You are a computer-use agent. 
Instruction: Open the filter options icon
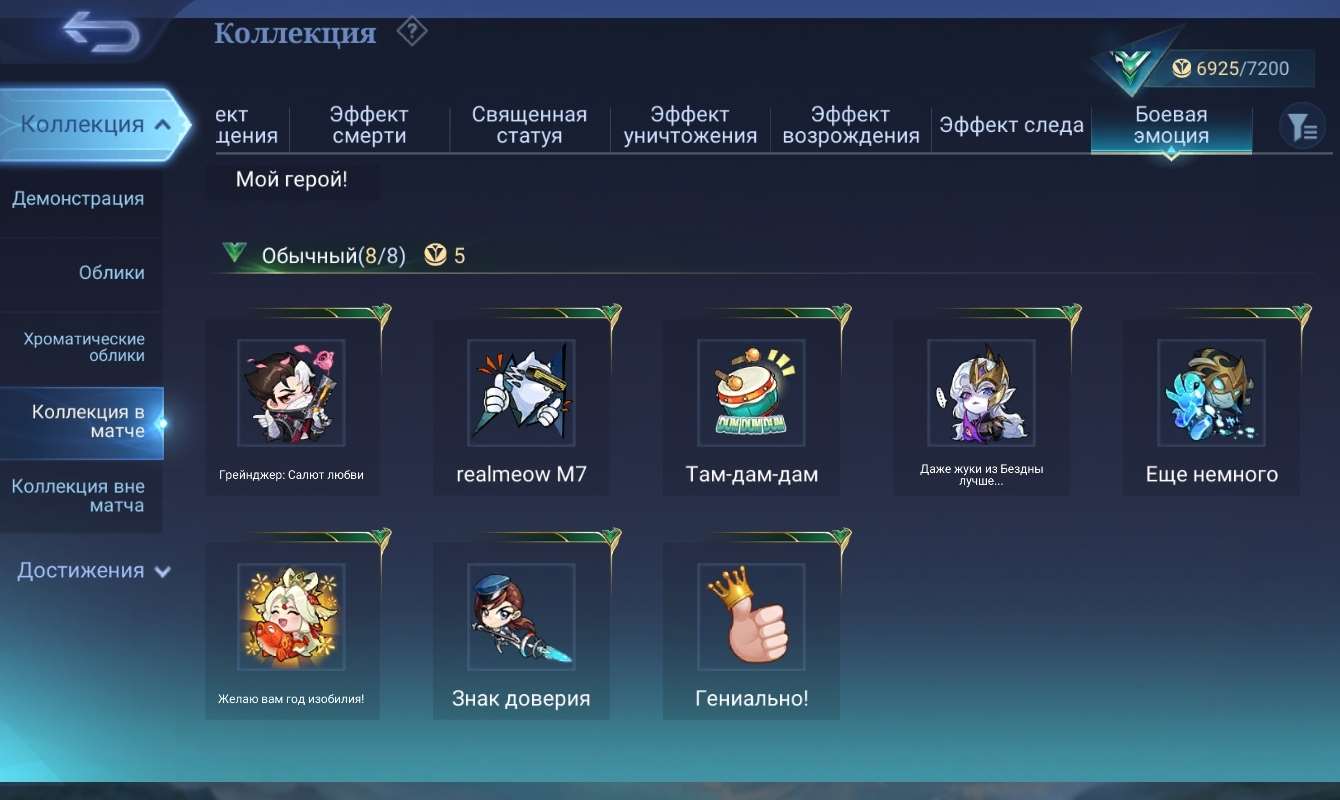pyautogui.click(x=1302, y=125)
